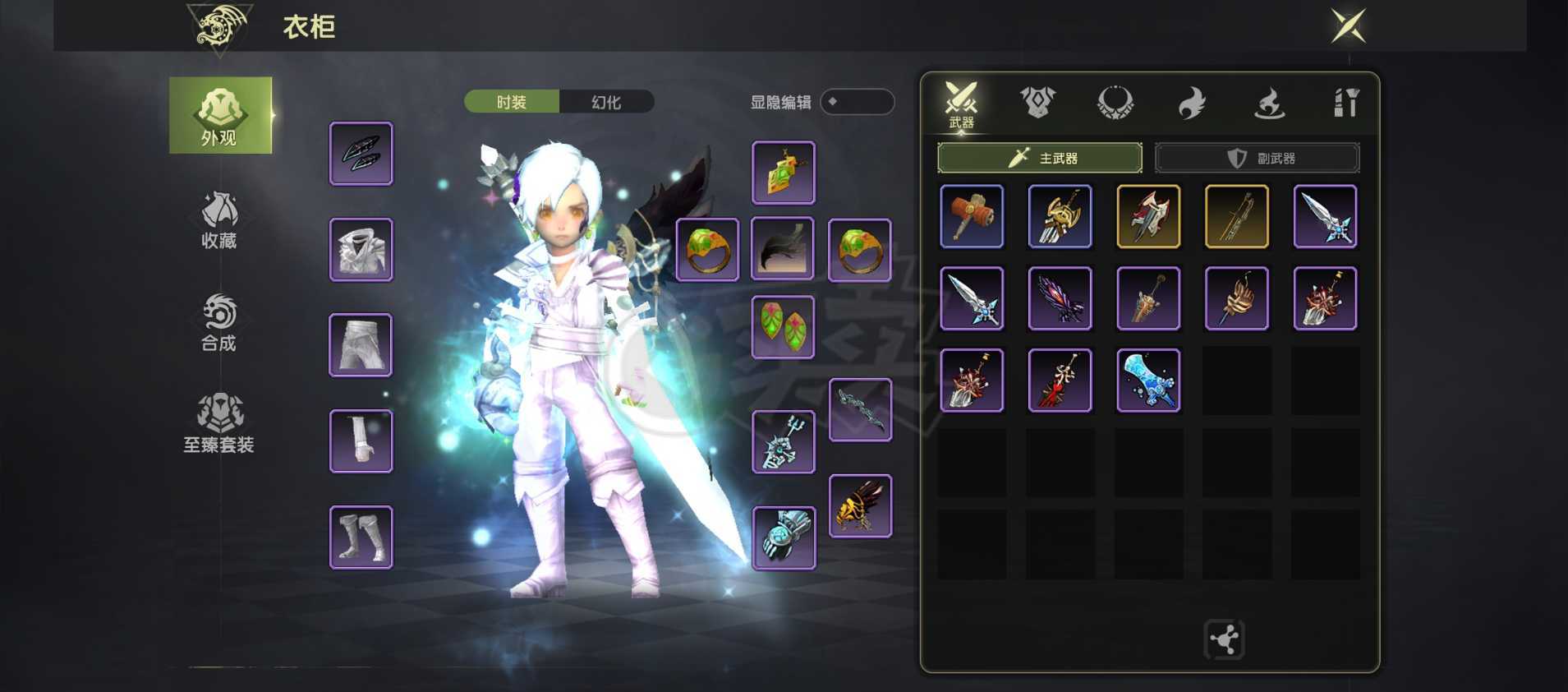Switch to the 幻化 transmog tab
Image resolution: width=1568 pixels, height=692 pixels.
click(x=606, y=102)
